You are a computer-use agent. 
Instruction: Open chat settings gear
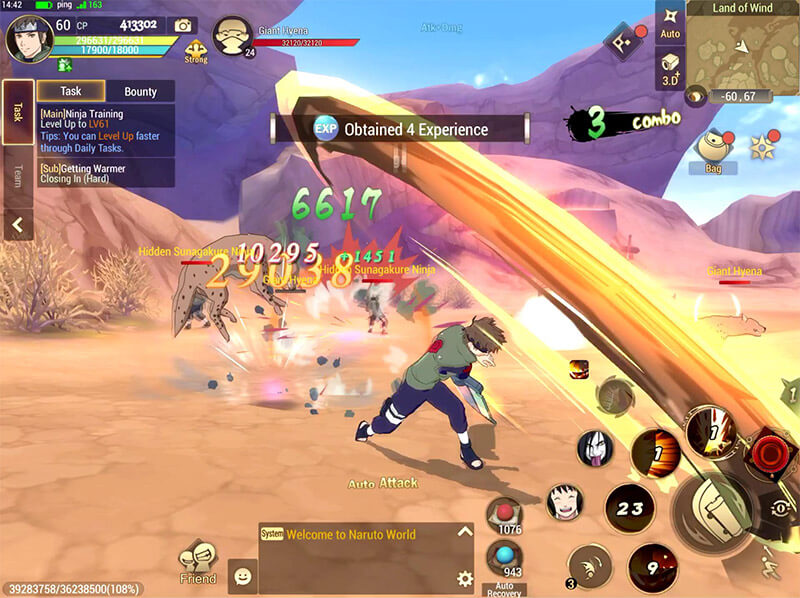[x=464, y=578]
